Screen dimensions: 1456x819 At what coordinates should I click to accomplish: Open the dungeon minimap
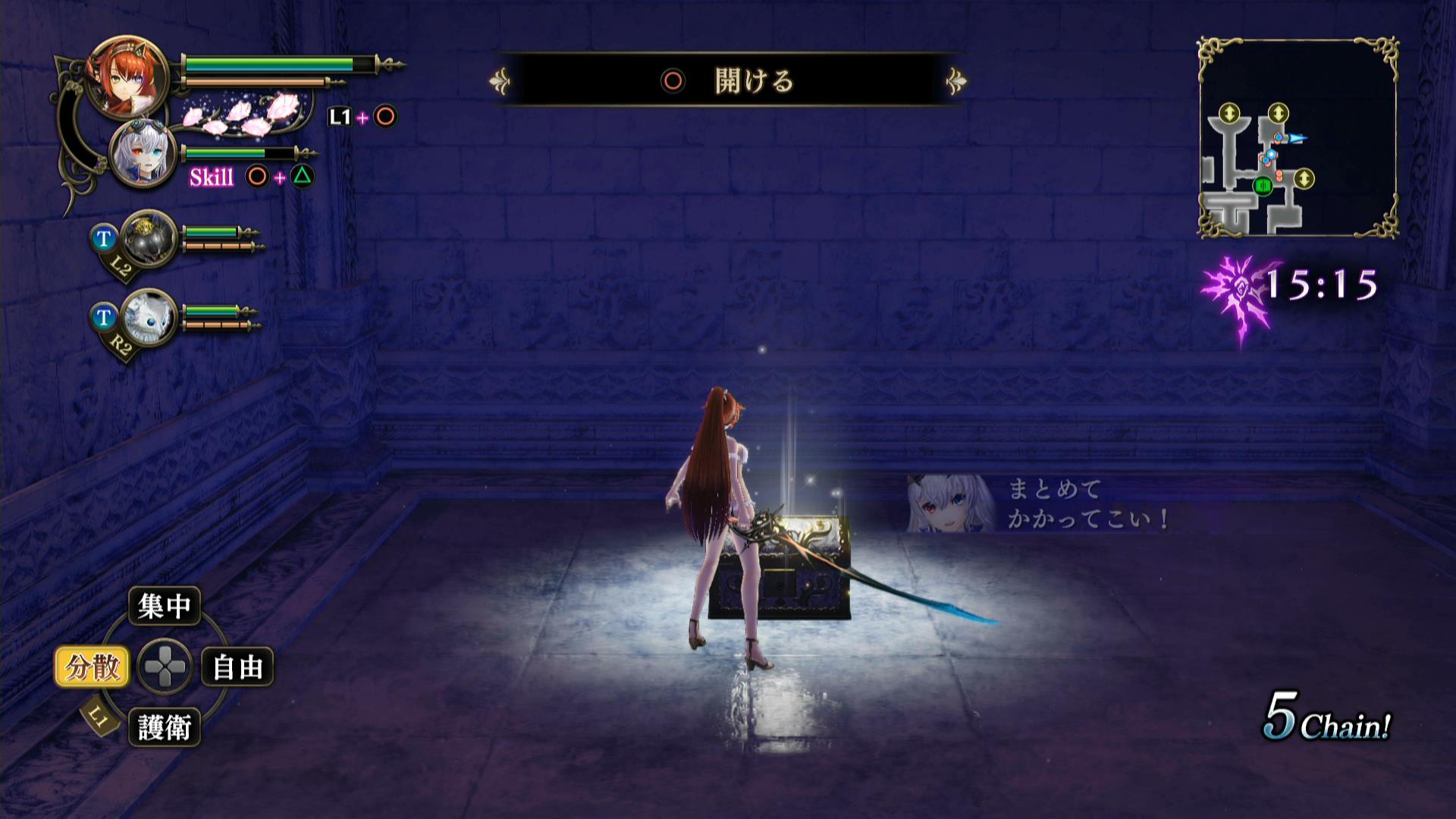click(x=1298, y=138)
